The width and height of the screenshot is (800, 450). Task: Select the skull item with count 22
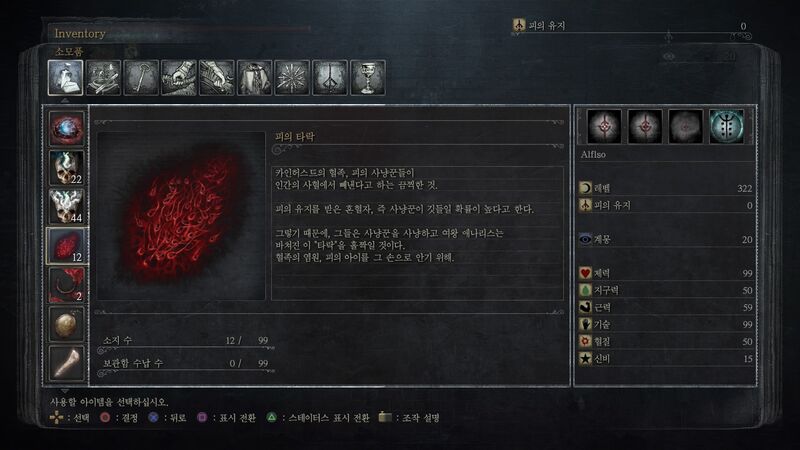[67, 167]
